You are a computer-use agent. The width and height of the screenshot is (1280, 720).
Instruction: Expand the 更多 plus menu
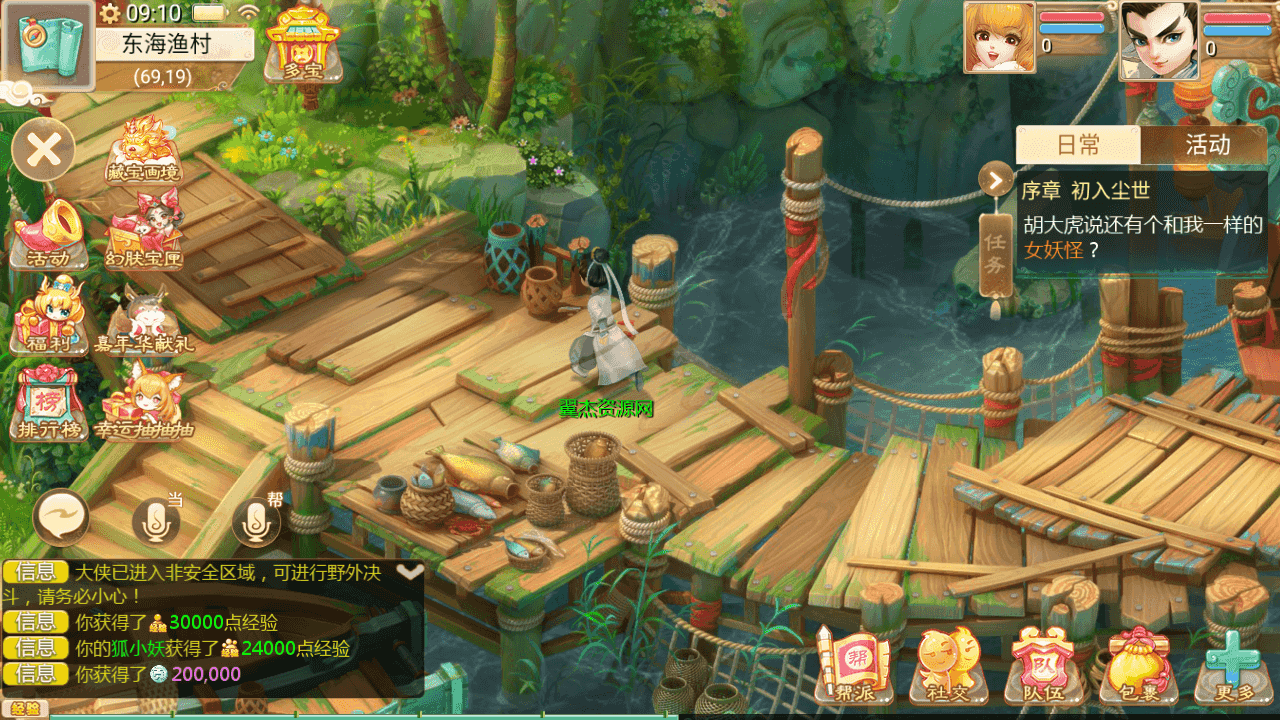point(1231,665)
